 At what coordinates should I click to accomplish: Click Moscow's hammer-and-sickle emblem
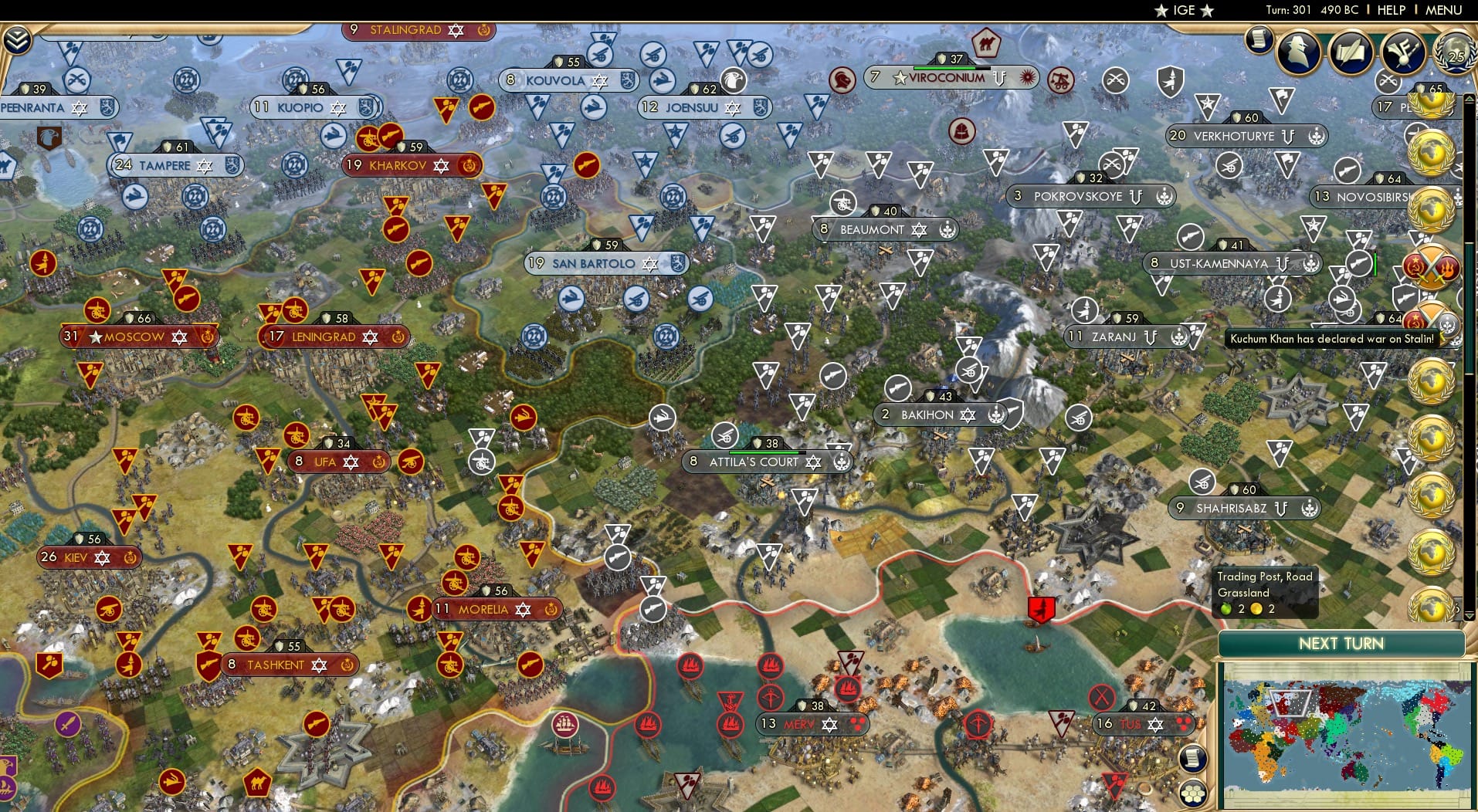(207, 337)
